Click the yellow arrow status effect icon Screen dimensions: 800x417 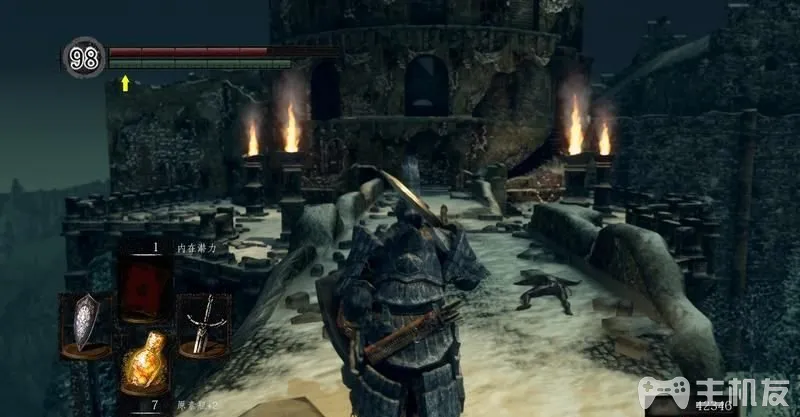pyautogui.click(x=126, y=82)
